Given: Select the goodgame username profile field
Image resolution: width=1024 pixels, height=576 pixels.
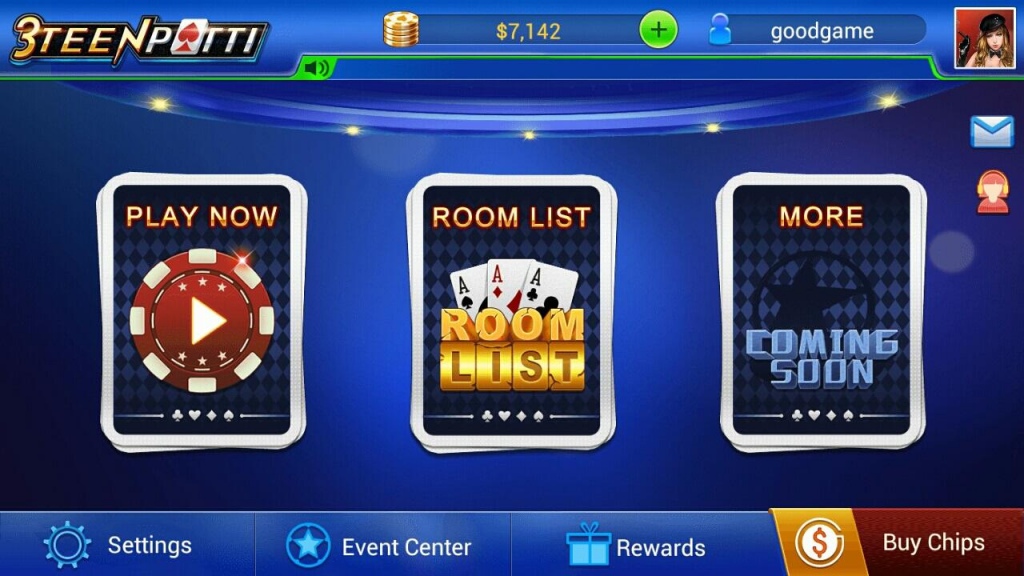Looking at the screenshot, I should click(820, 31).
